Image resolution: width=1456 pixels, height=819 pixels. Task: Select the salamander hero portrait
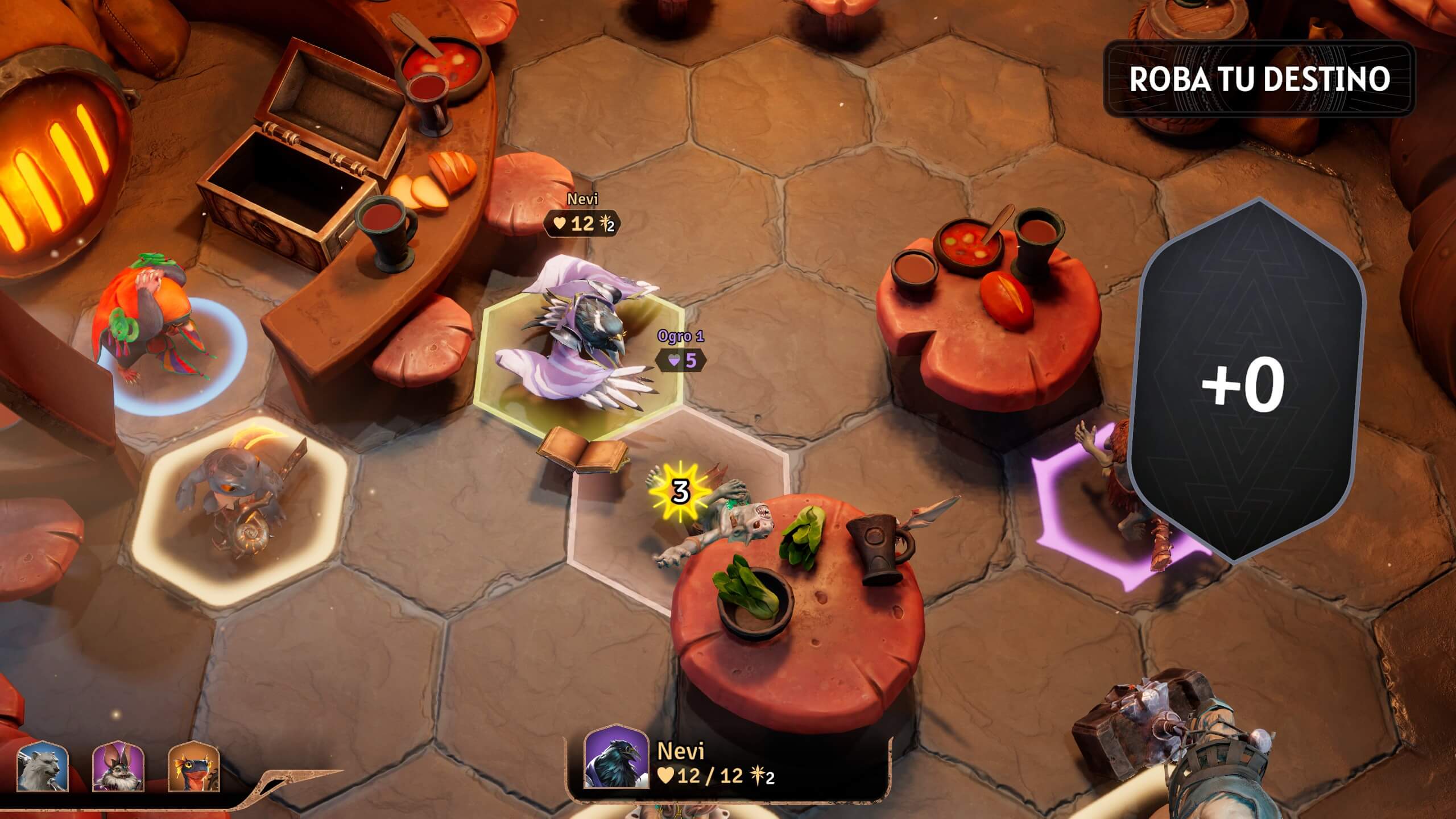click(194, 767)
